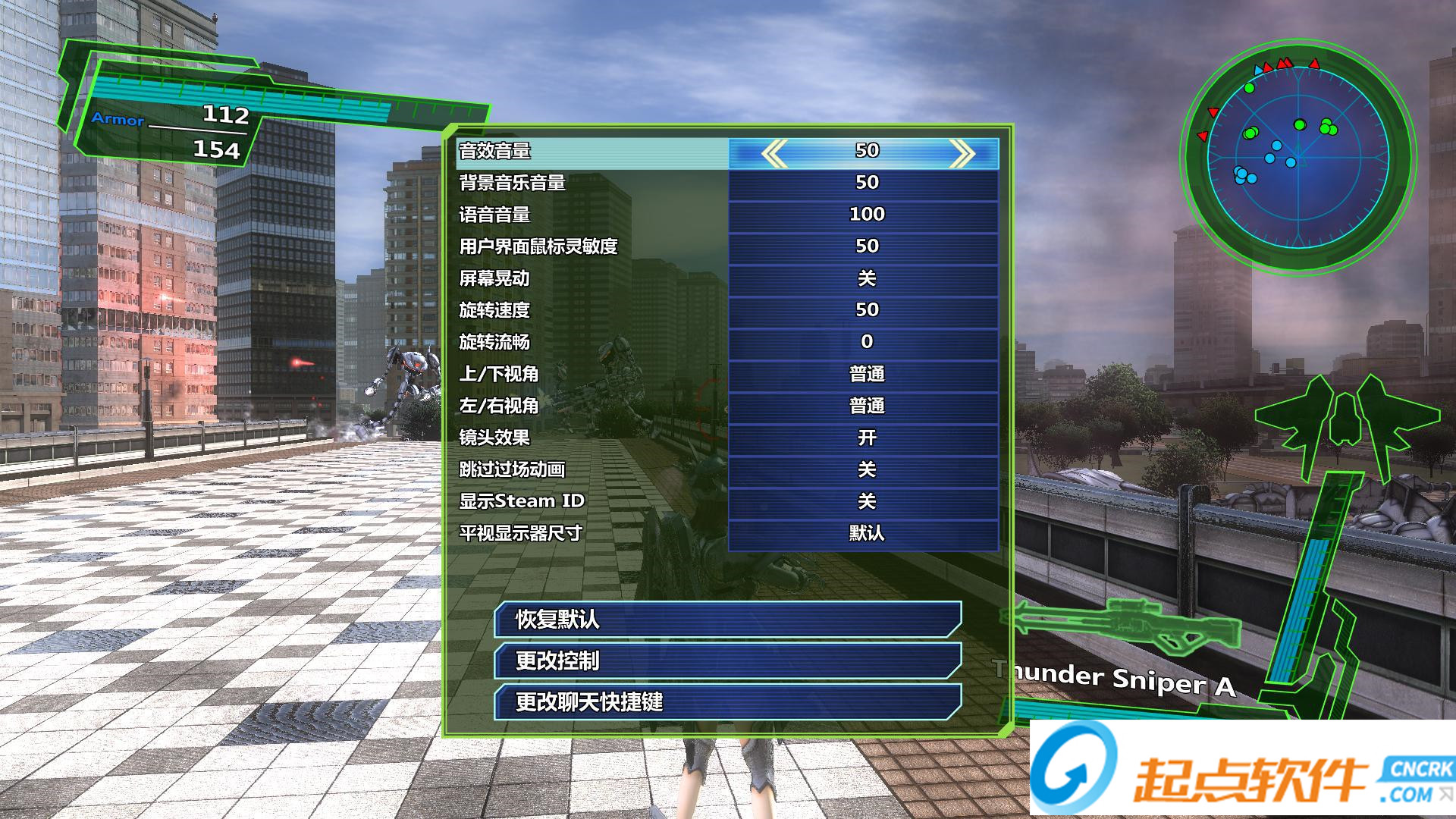The image size is (1456, 819).
Task: Open 更改聊天快捷键 settings
Action: coord(727,701)
